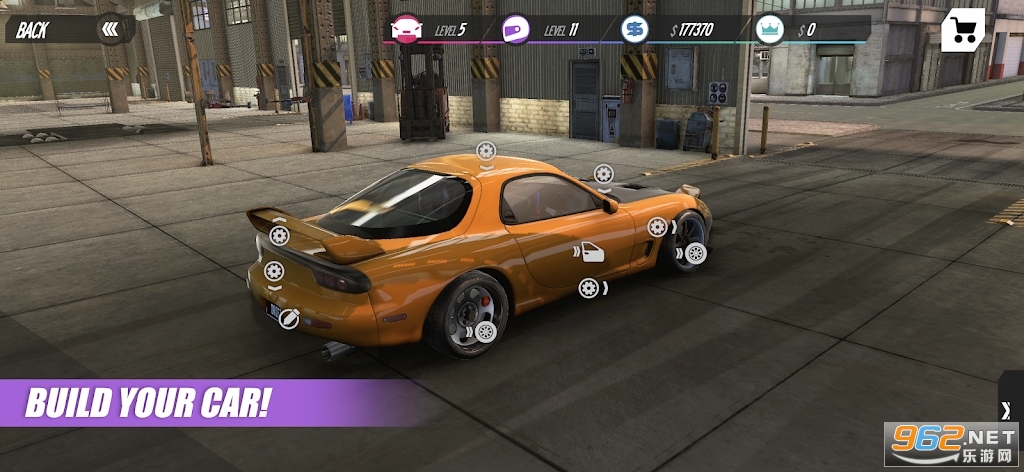Choose the rear wheel customization icon
1024x472 pixels.
pos(486,332)
